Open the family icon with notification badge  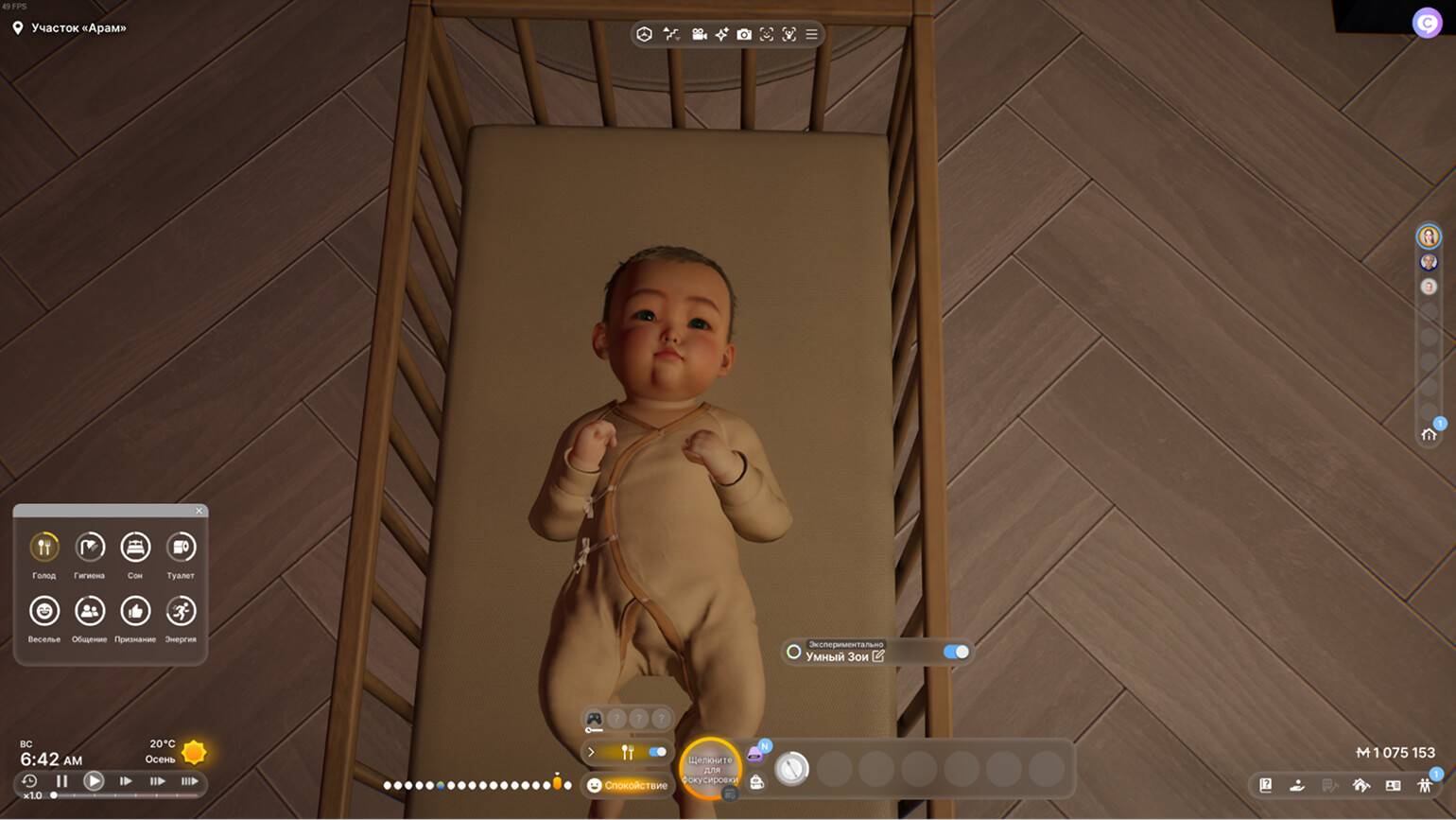tap(1425, 785)
